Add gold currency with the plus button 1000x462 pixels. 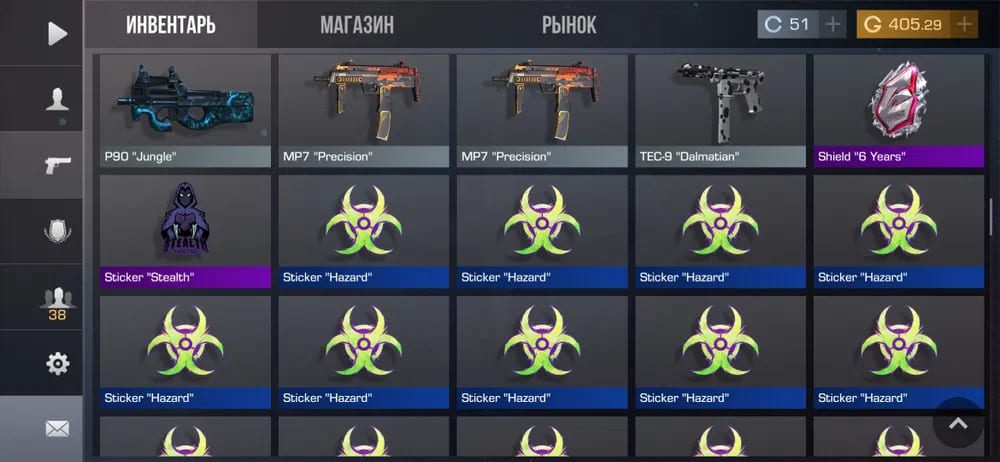[965, 25]
